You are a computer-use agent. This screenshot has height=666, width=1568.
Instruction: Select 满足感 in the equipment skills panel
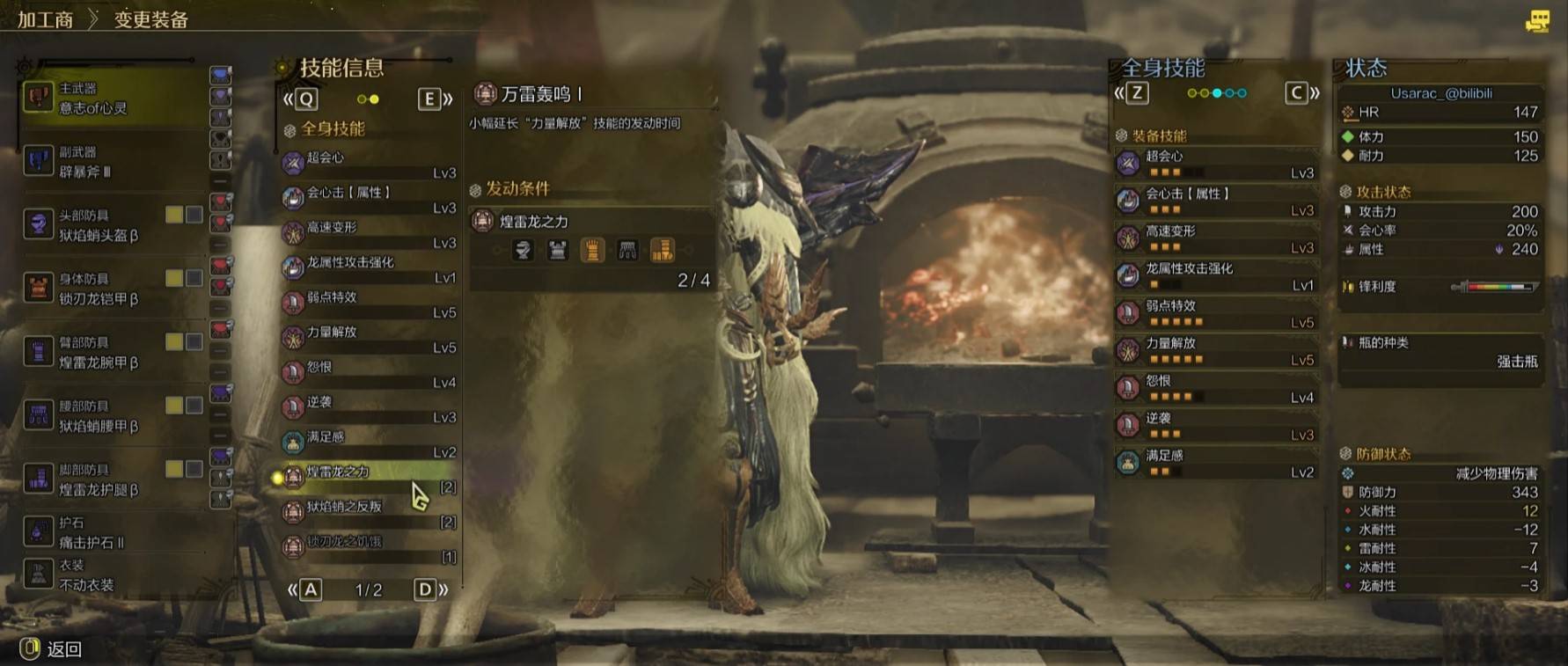coord(1216,462)
